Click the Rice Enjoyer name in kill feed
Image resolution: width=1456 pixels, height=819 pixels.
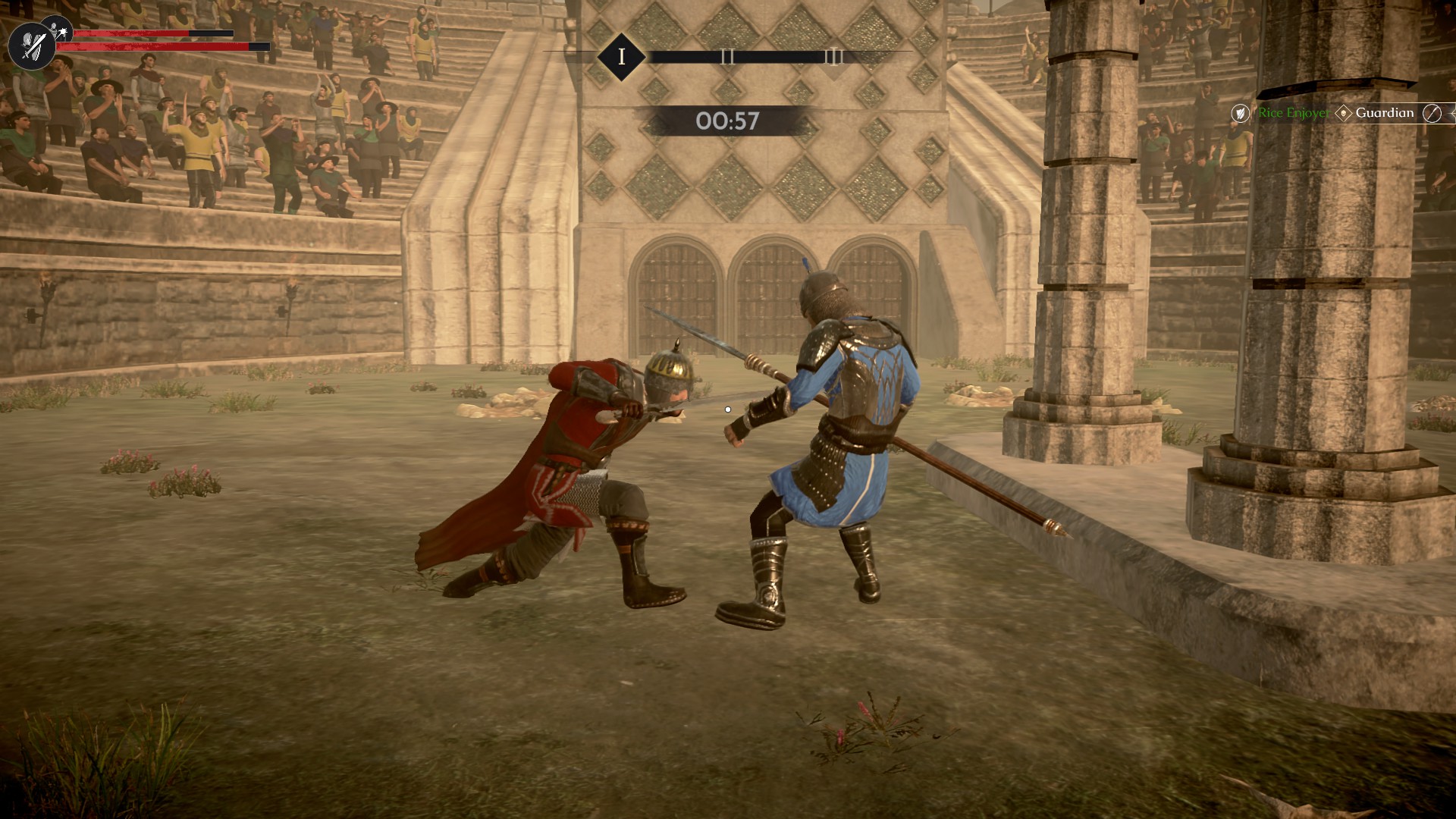pos(1293,113)
